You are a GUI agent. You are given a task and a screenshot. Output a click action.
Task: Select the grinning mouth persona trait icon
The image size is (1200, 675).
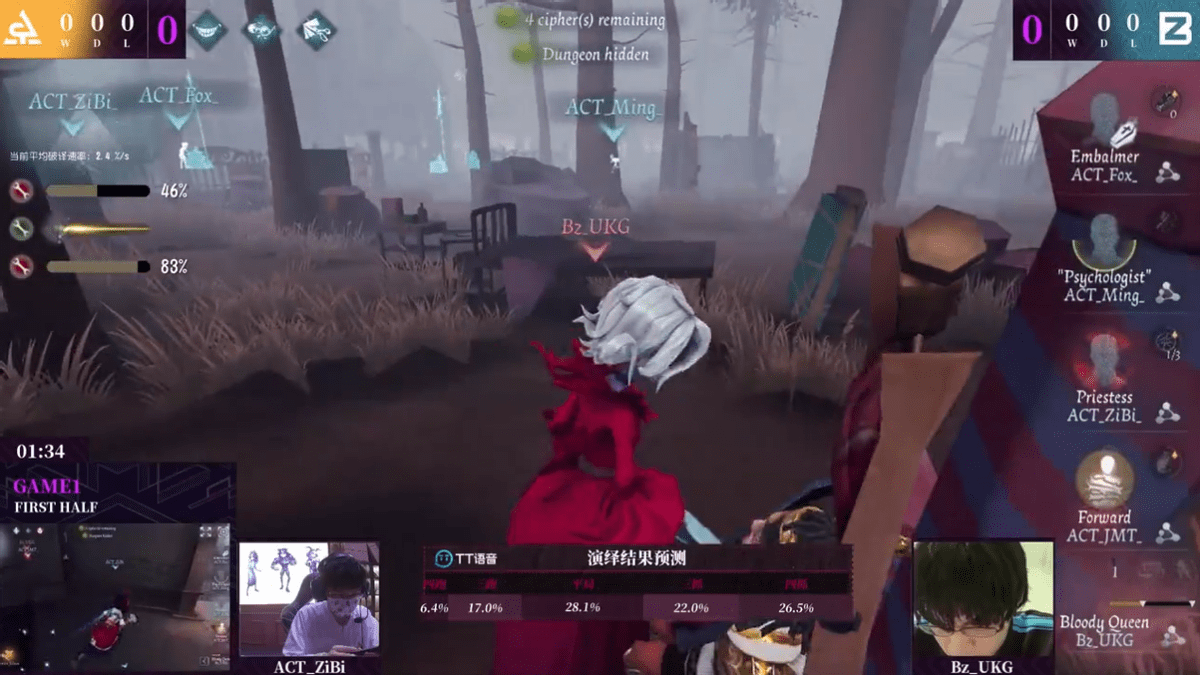pyautogui.click(x=208, y=30)
